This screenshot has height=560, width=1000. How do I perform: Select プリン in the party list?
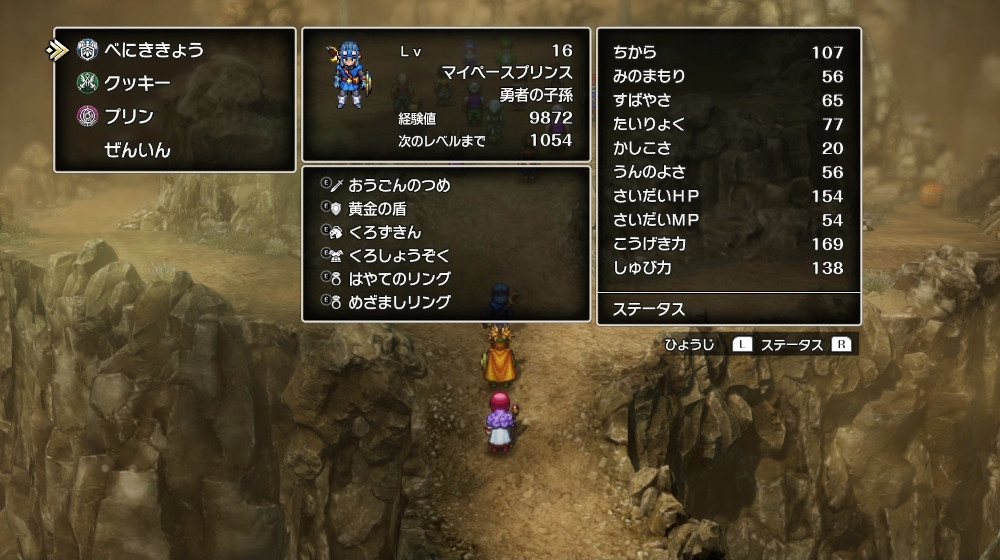click(x=129, y=117)
